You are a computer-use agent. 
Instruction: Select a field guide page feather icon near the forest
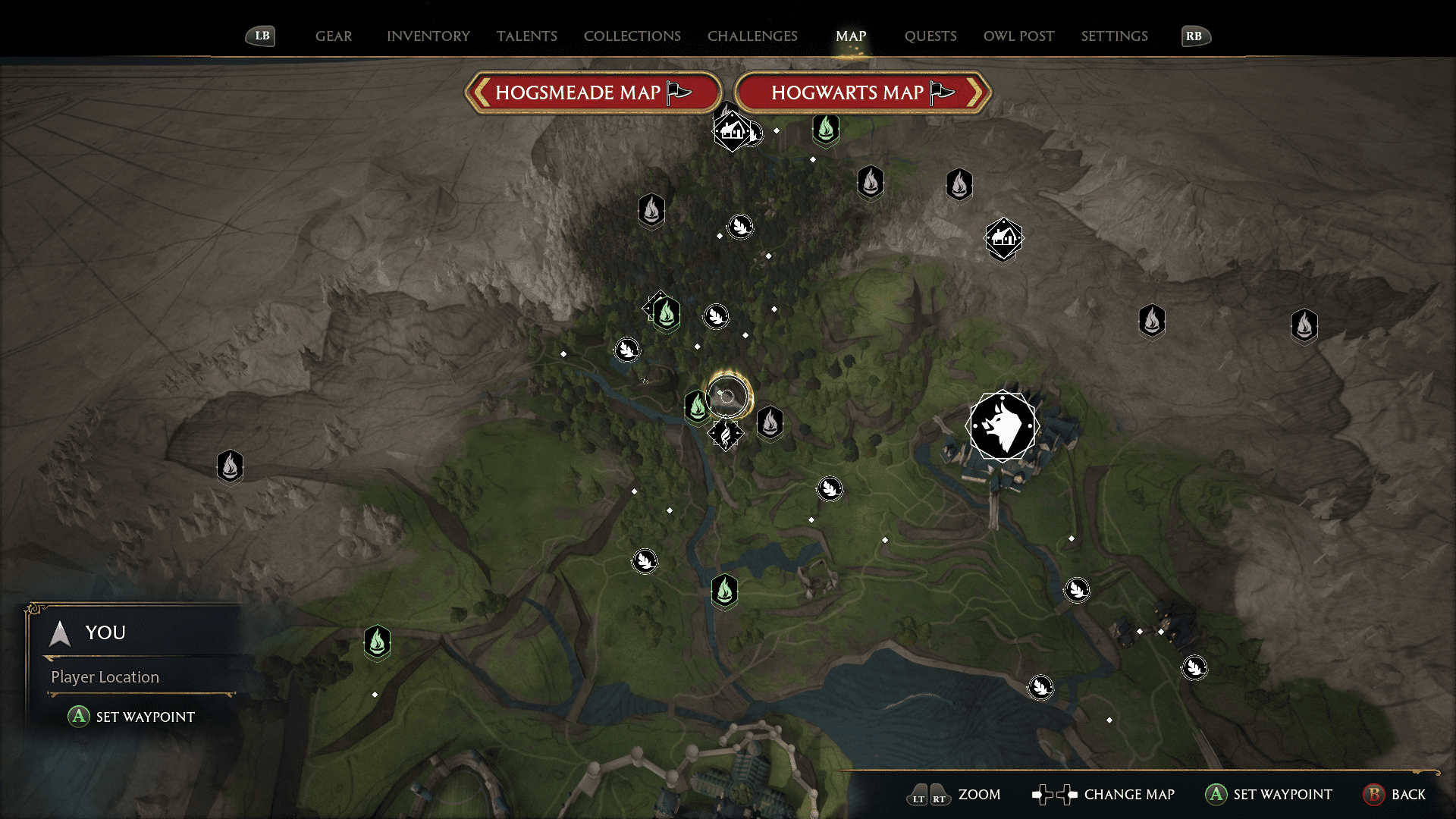[x=717, y=316]
